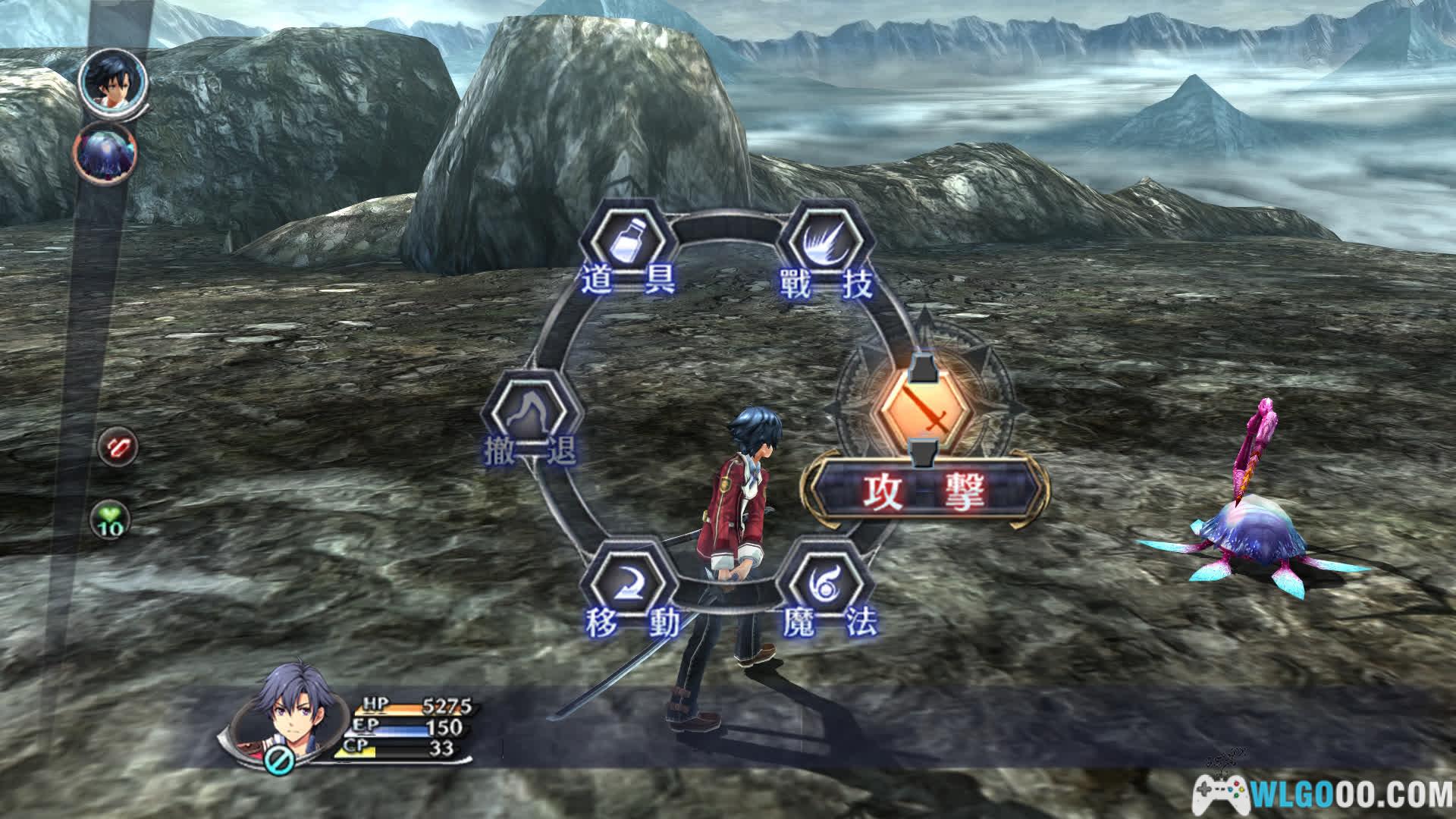1456x819 pixels.
Task: Choose the 移動 move command
Action: coord(627,587)
